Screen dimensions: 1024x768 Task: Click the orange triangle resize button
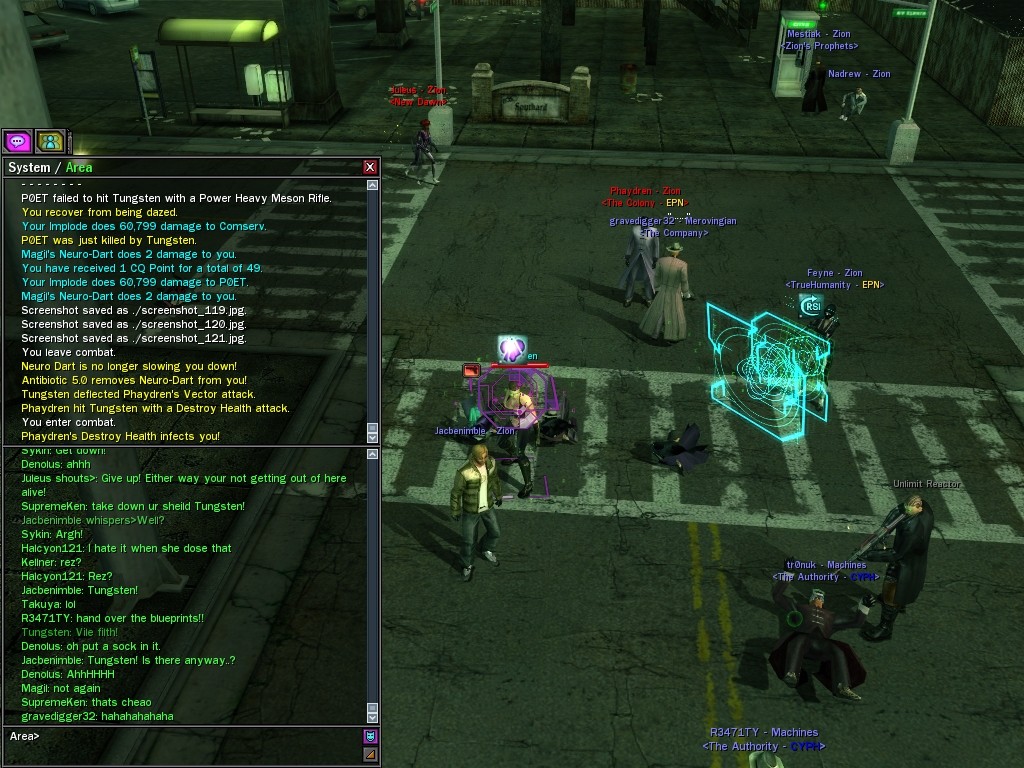pyautogui.click(x=370, y=754)
